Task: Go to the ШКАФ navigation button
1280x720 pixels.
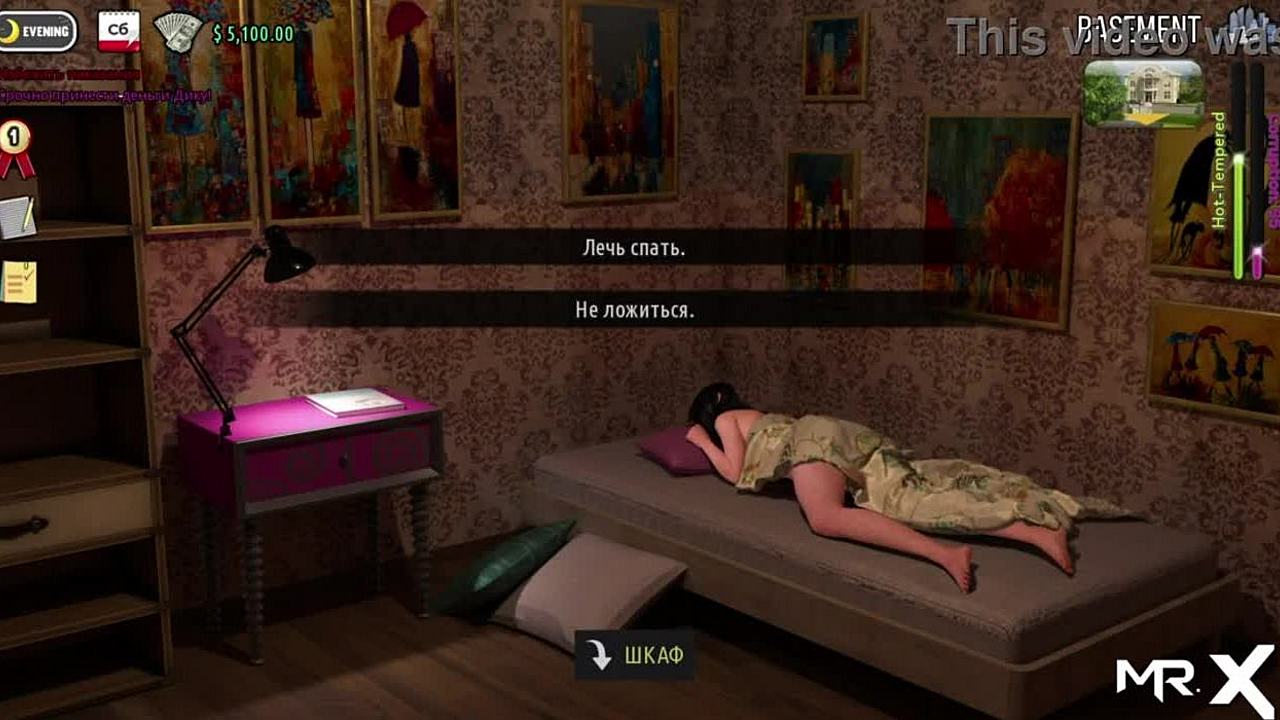Action: (635, 656)
